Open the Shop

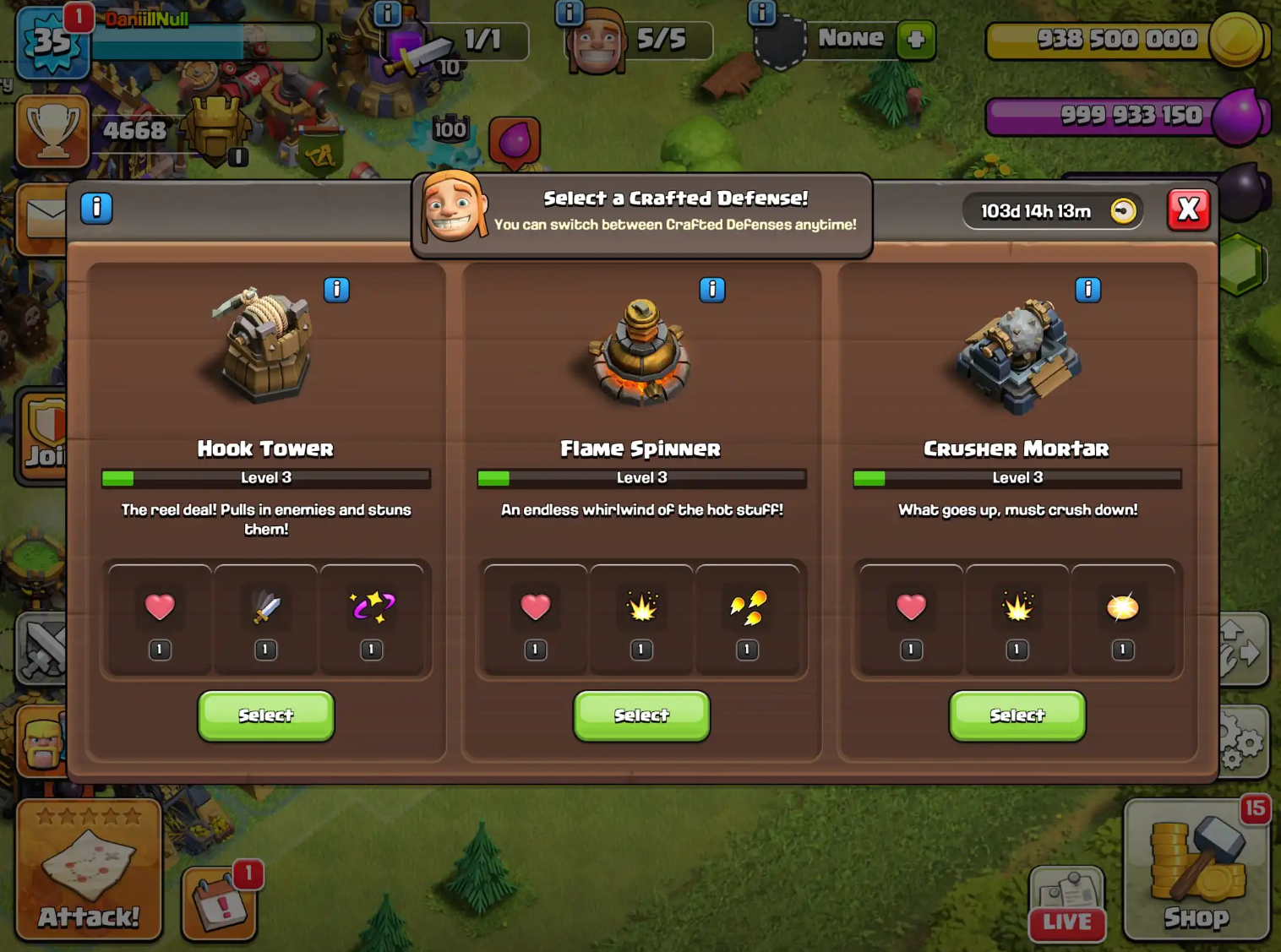(1197, 870)
